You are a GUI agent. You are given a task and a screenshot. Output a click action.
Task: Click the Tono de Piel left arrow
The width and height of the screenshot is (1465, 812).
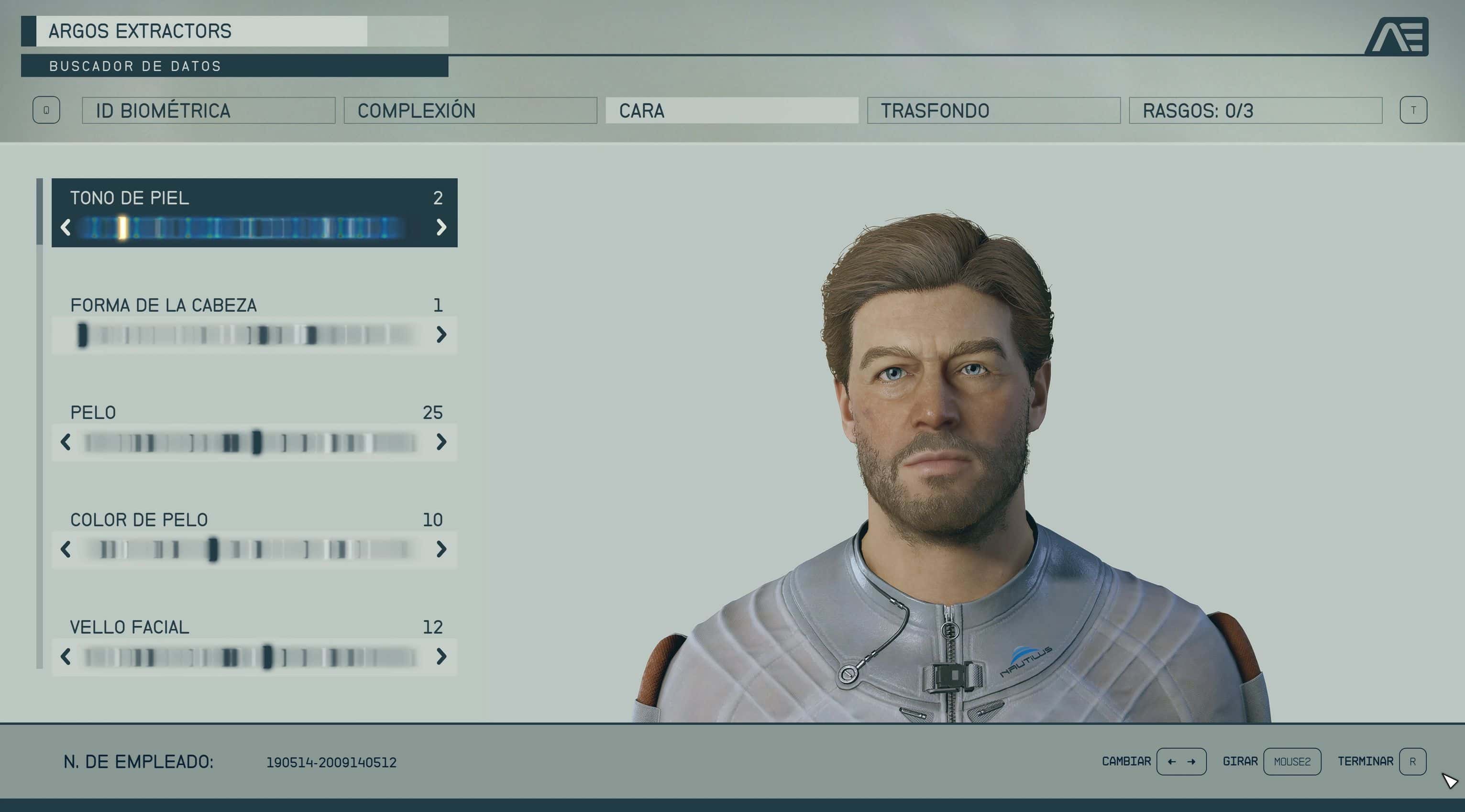tap(66, 228)
